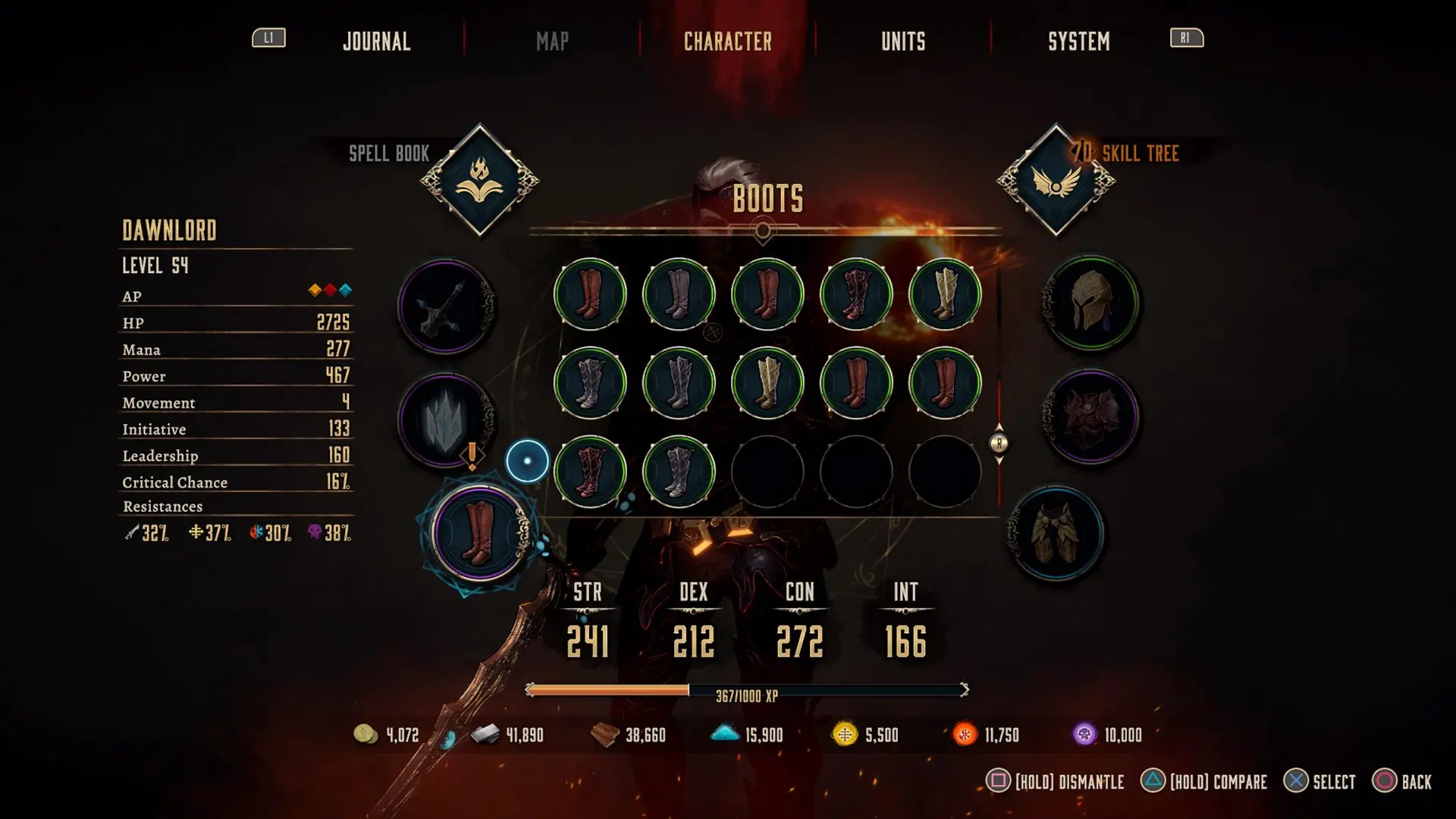Open the Spell Book diamond icon

479,180
